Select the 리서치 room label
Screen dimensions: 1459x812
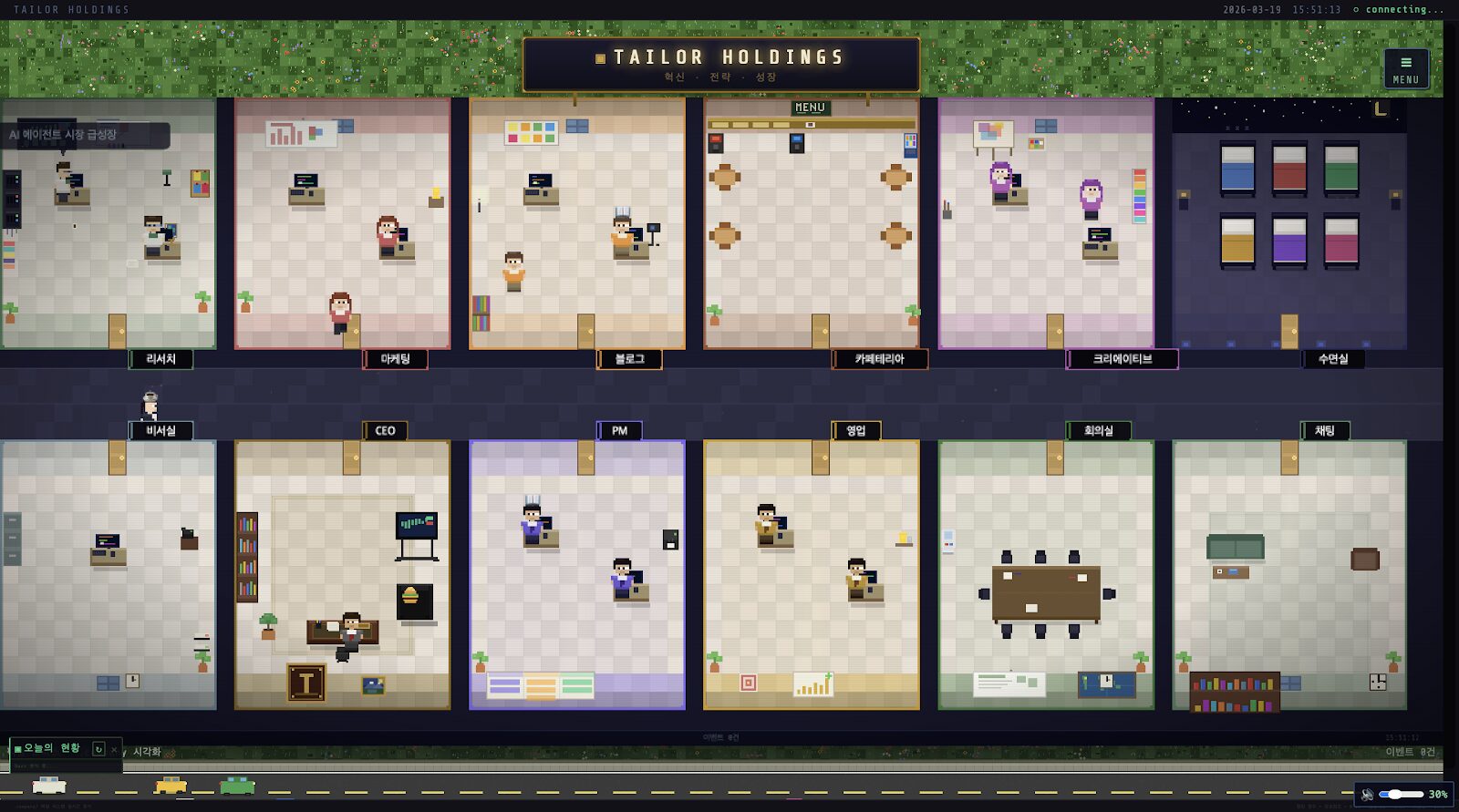click(160, 359)
